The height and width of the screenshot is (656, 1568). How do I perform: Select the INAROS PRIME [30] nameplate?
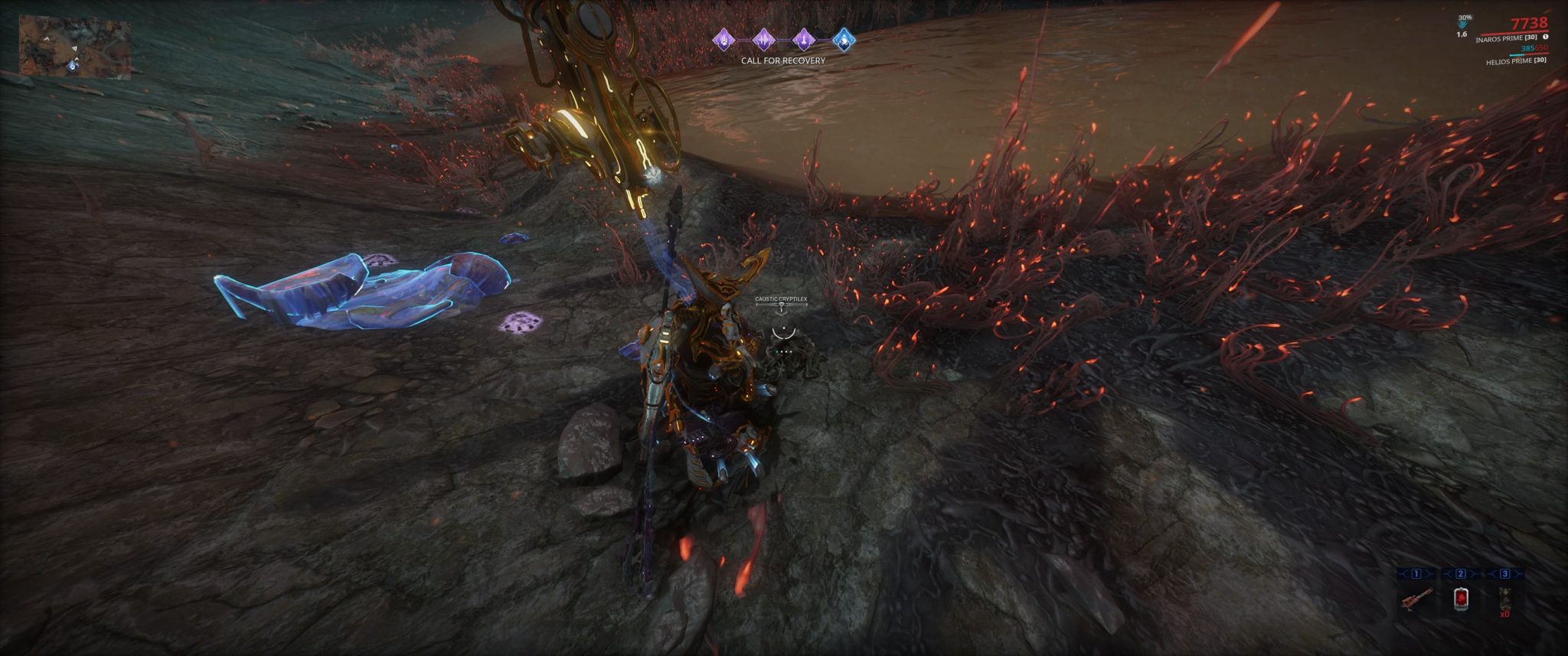(x=1507, y=38)
